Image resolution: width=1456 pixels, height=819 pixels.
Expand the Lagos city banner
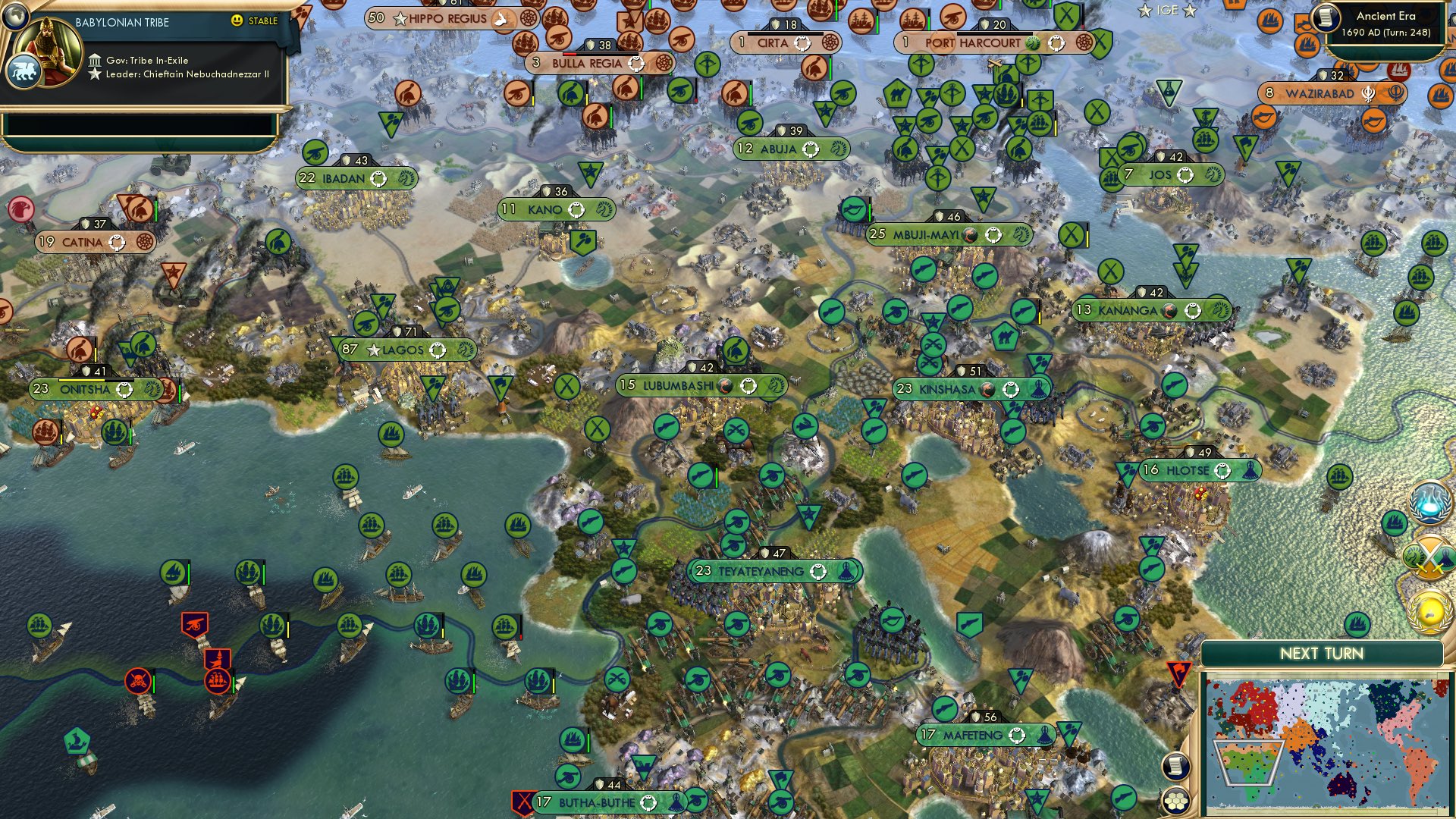pyautogui.click(x=404, y=350)
